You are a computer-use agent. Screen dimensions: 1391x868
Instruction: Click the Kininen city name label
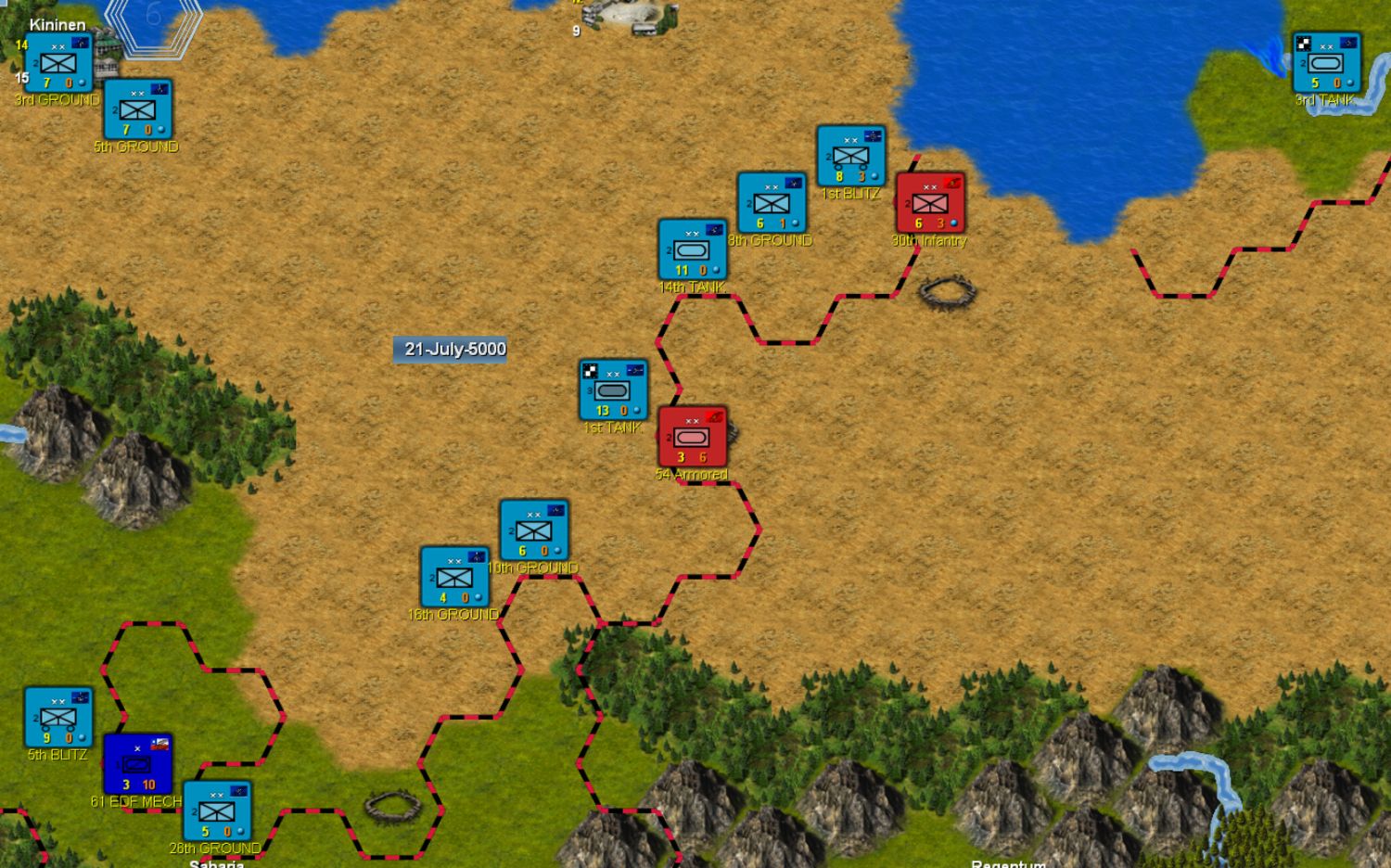coord(57,23)
